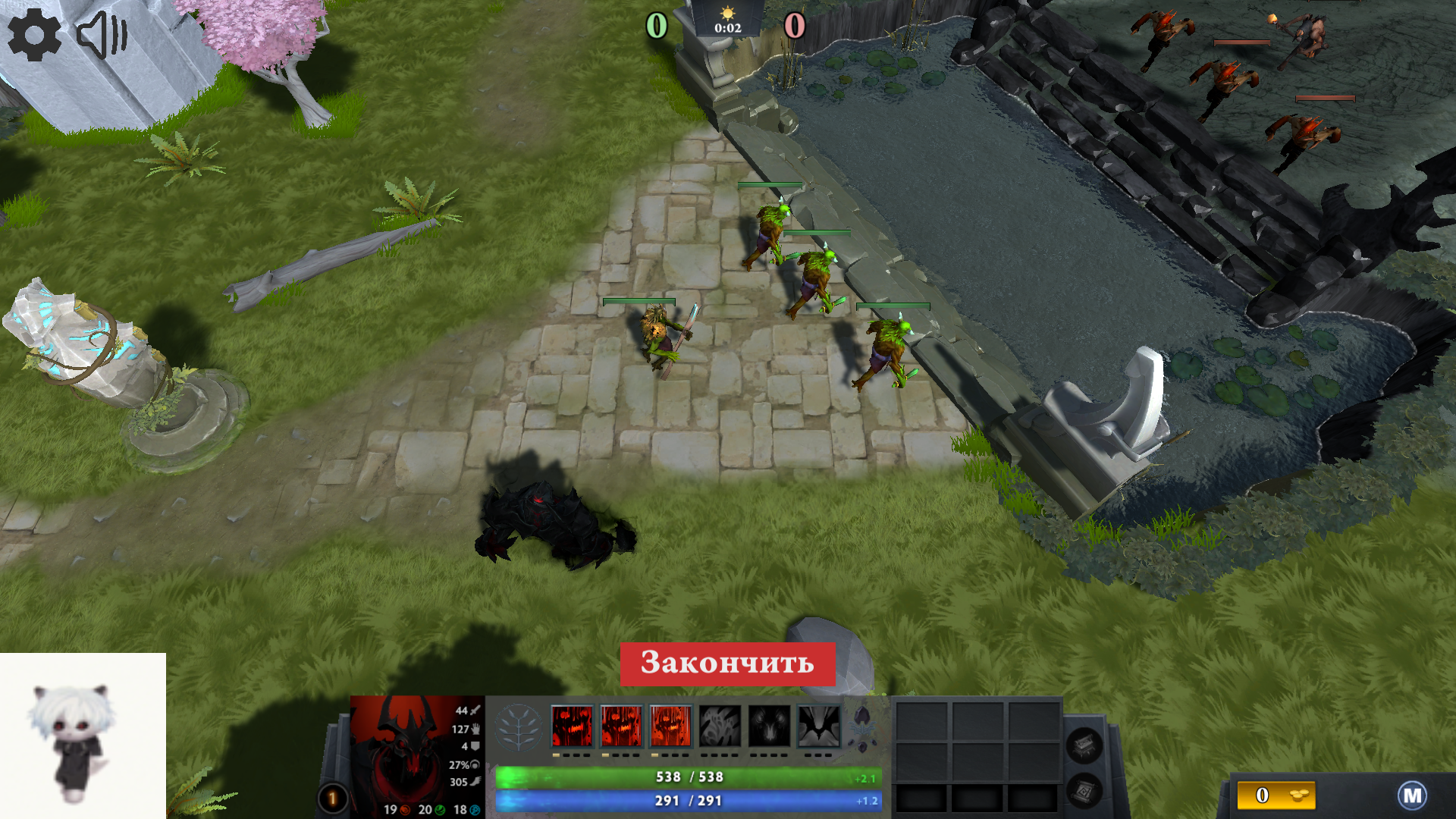The width and height of the screenshot is (1456, 819).
Task: Open the settings gear menu
Action: tap(35, 33)
